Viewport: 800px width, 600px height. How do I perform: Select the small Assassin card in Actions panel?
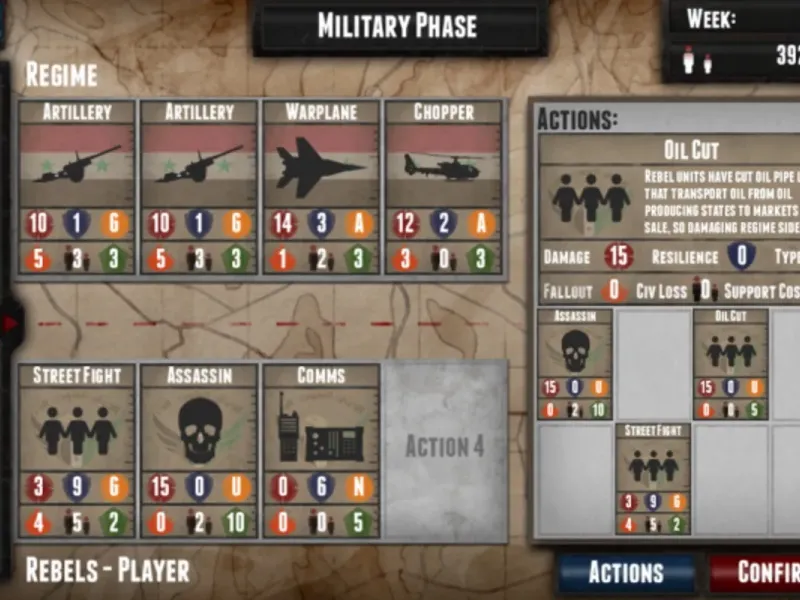coord(575,364)
